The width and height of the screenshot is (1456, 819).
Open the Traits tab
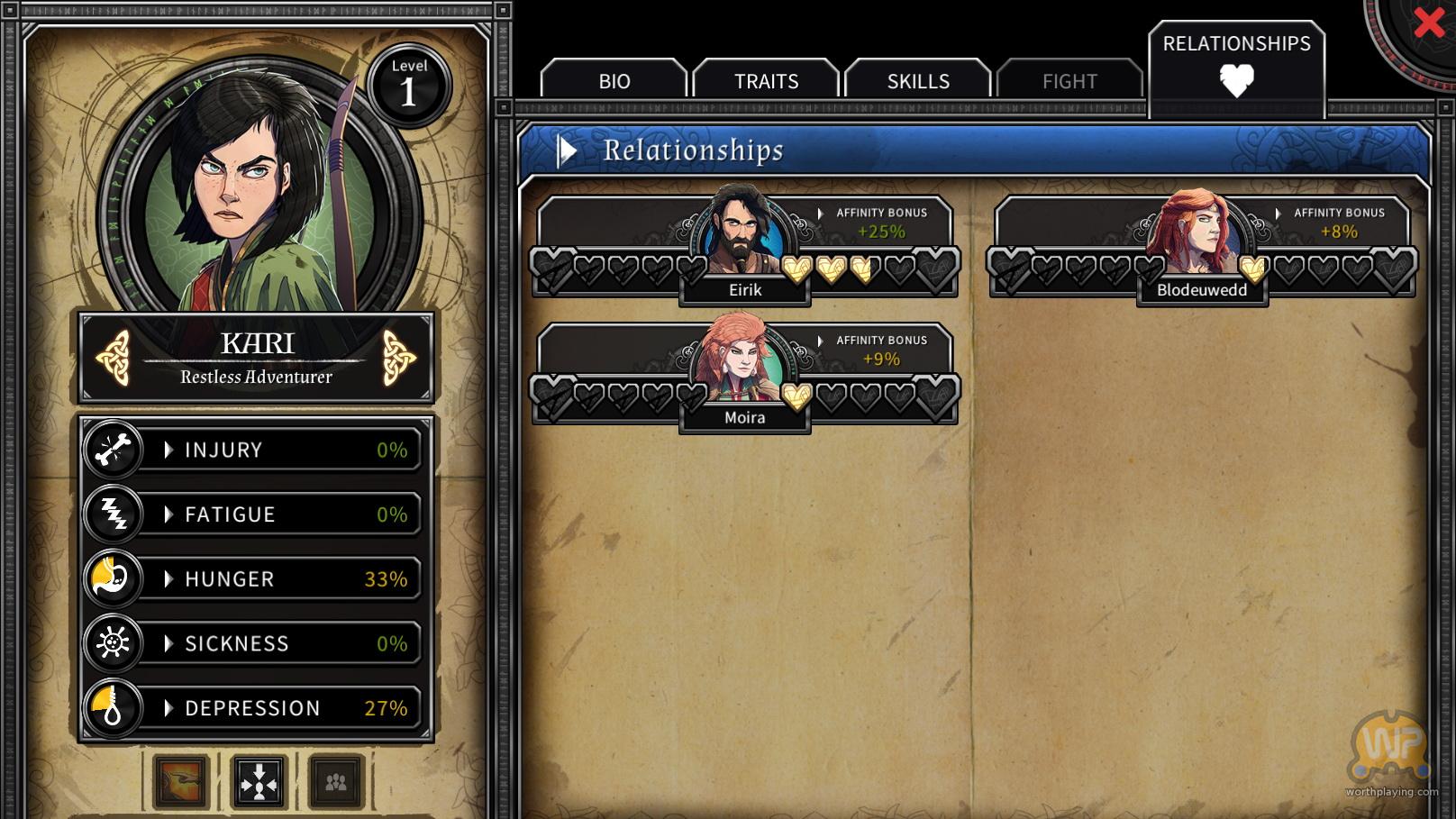pyautogui.click(x=766, y=81)
